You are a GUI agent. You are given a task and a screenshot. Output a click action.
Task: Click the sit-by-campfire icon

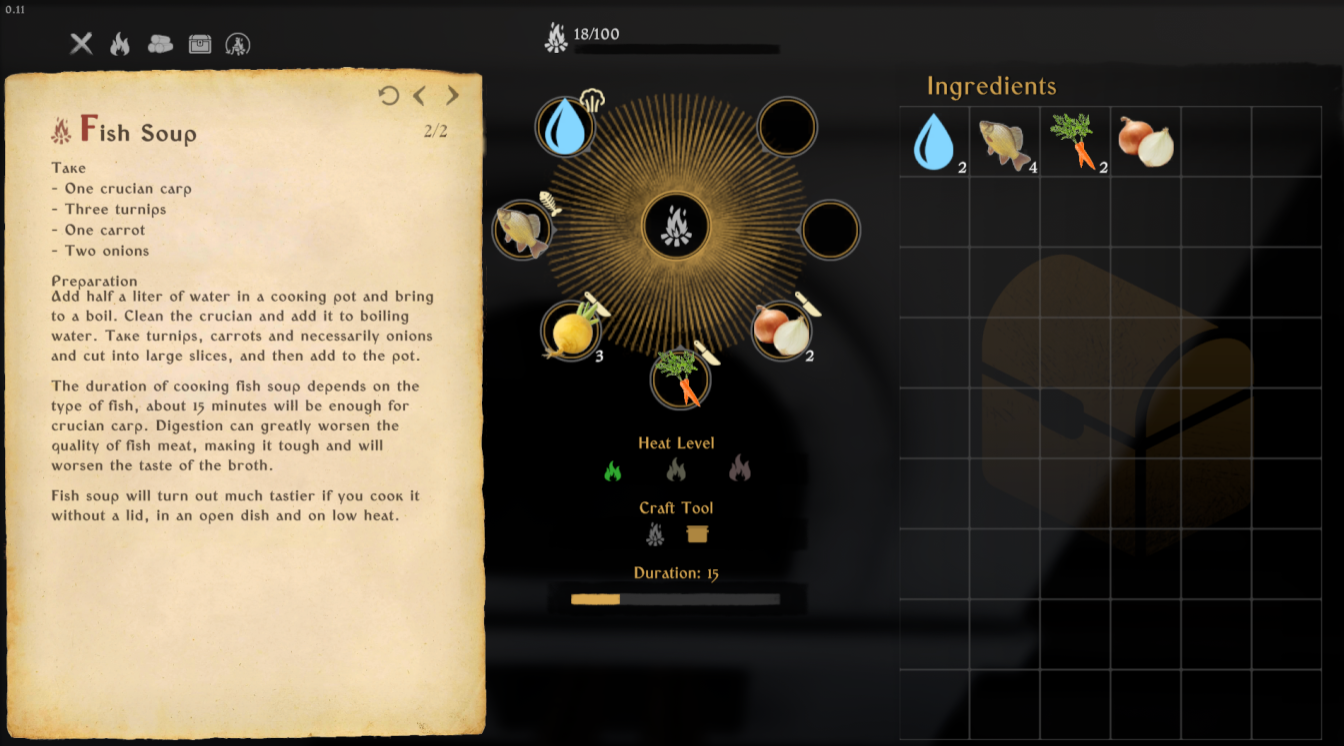pyautogui.click(x=238, y=44)
